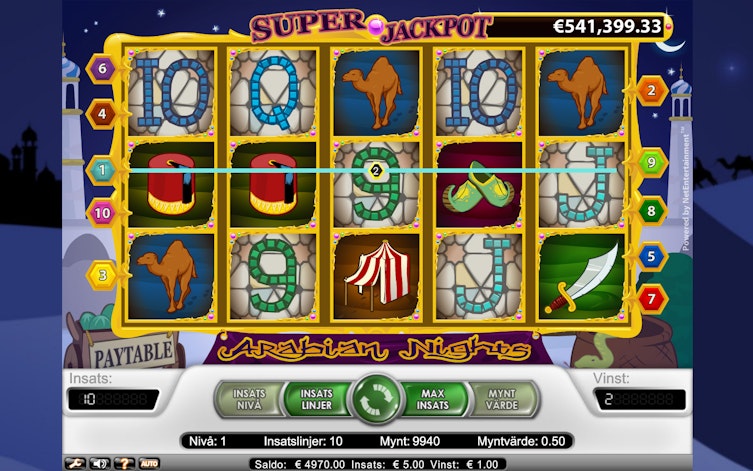The image size is (753, 471).
Task: Select payline 7 marker
Action: click(x=652, y=298)
